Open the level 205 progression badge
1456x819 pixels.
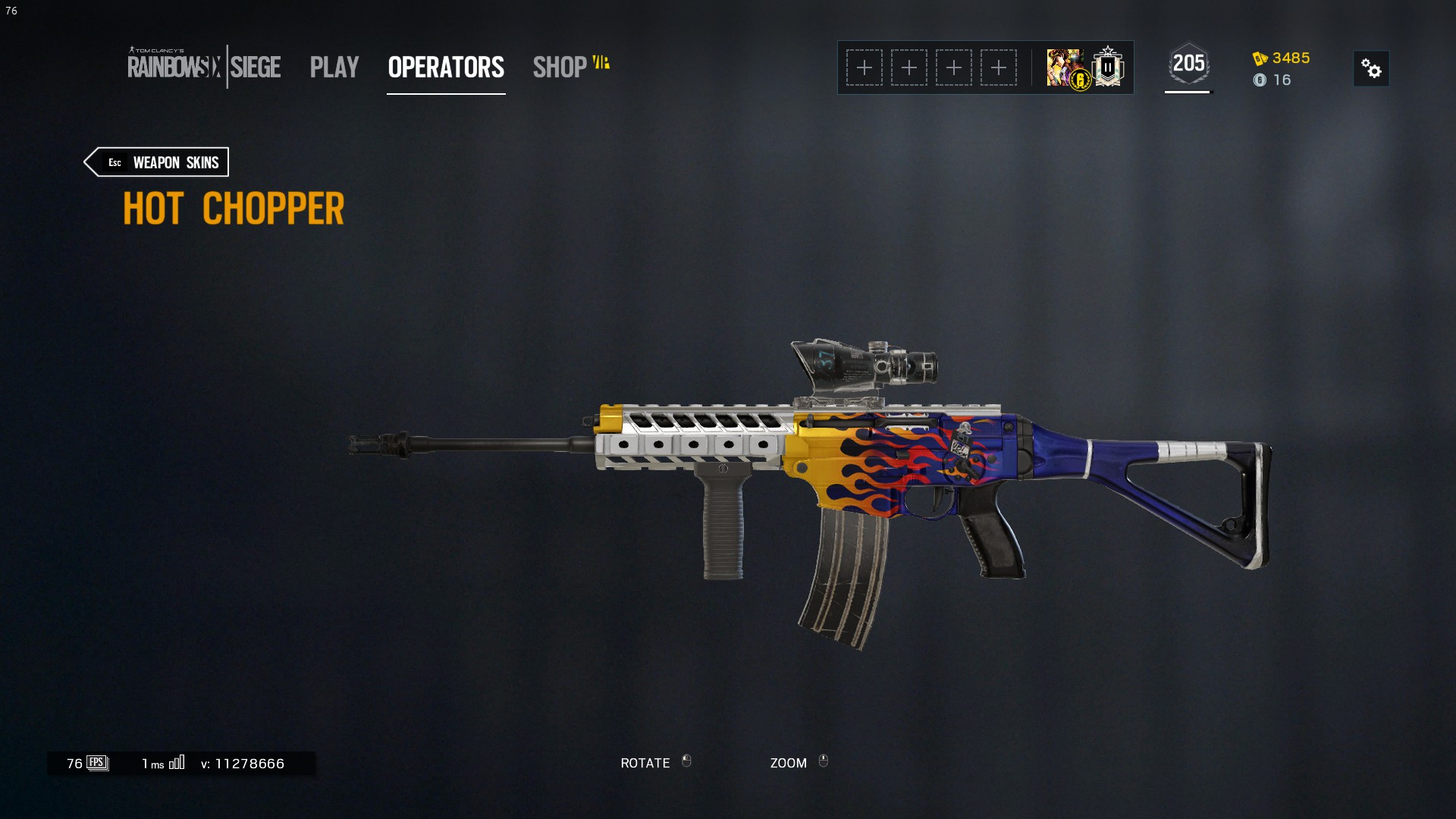1189,64
